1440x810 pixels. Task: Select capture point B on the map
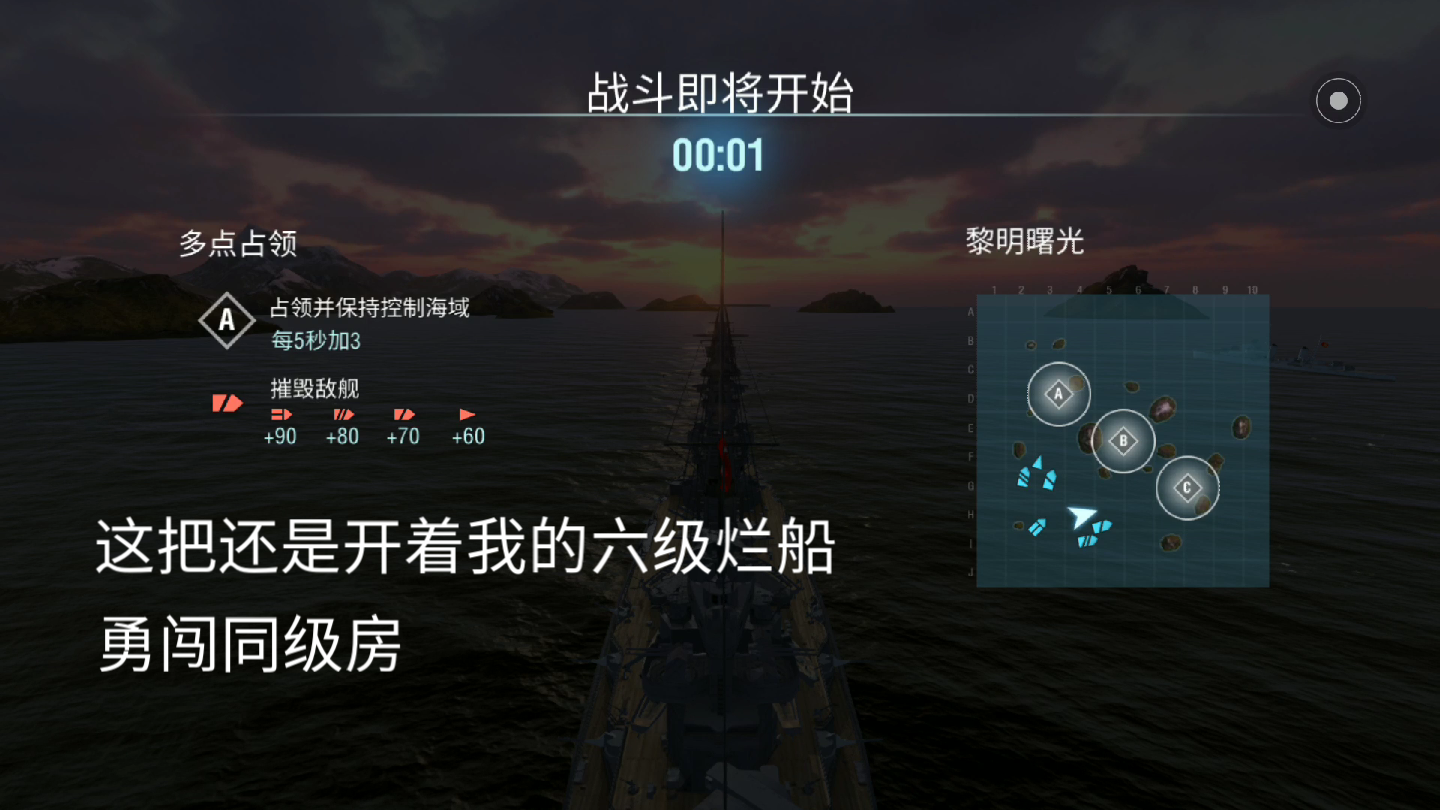1123,440
